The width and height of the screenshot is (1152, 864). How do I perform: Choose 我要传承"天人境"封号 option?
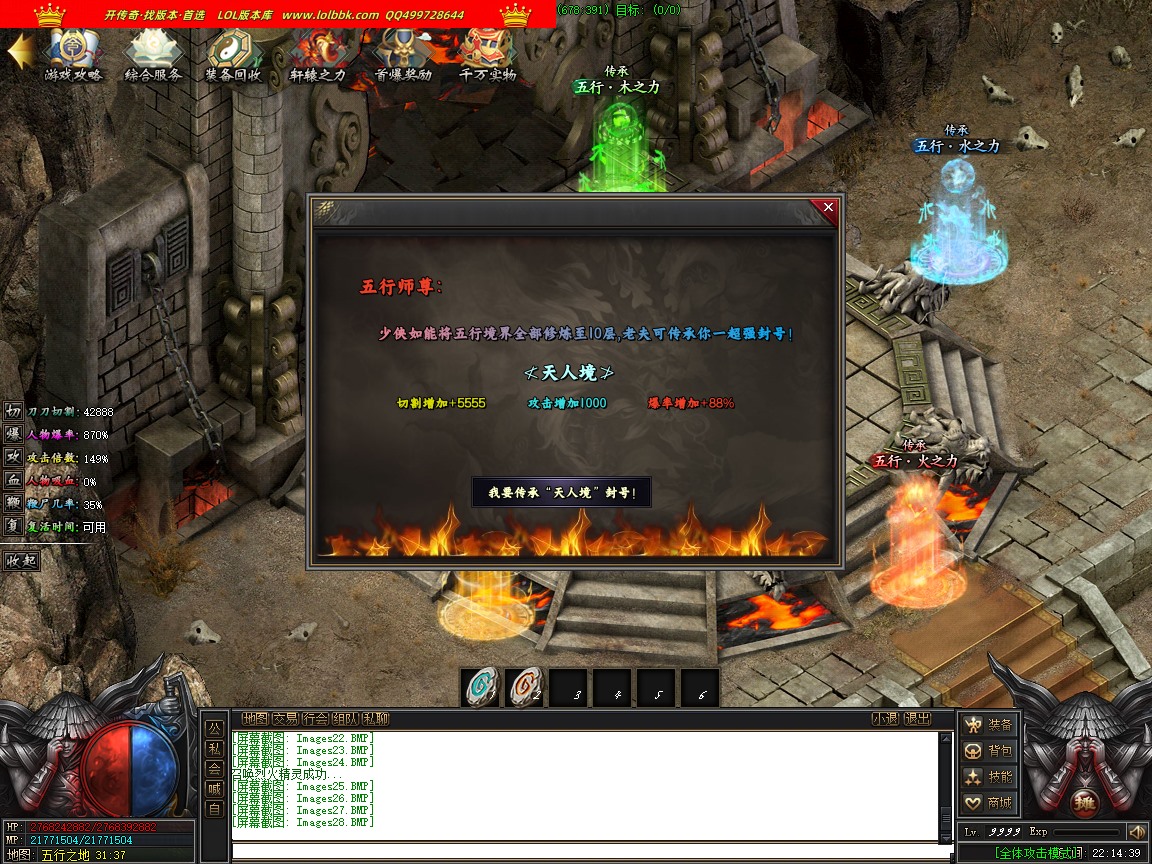(561, 492)
